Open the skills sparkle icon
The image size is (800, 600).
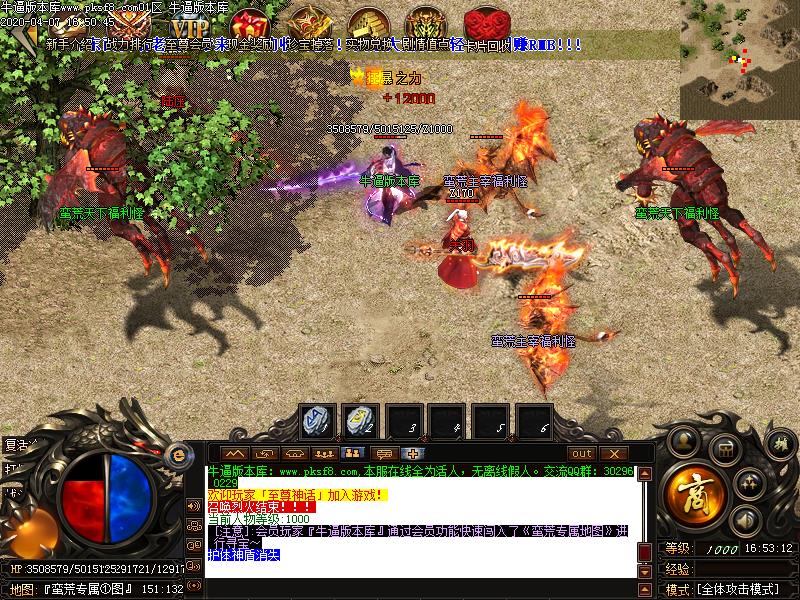(749, 484)
